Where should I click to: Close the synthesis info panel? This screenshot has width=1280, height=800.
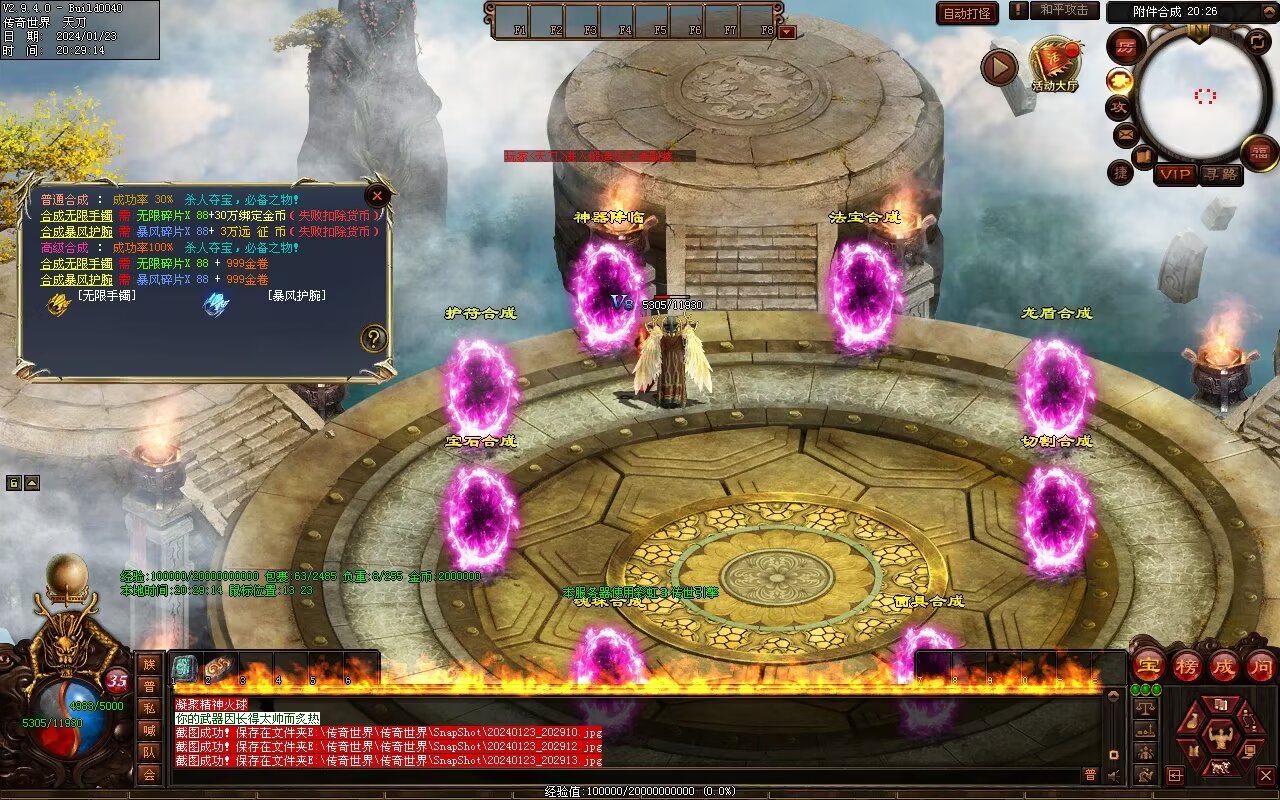(377, 196)
